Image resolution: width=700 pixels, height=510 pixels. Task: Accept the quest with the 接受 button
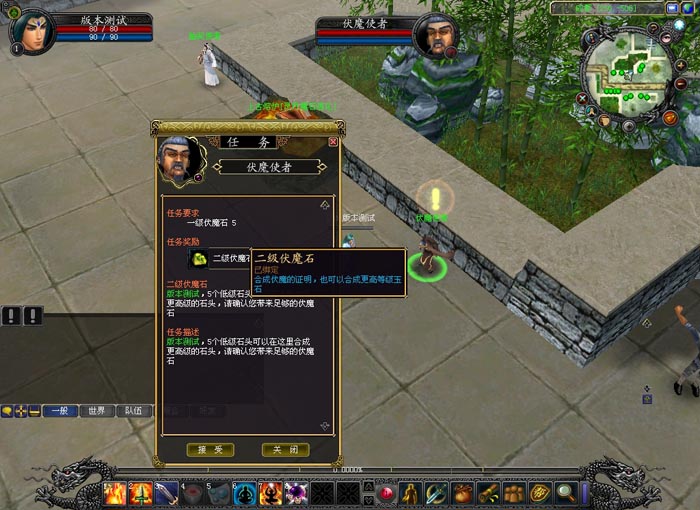click(x=210, y=450)
